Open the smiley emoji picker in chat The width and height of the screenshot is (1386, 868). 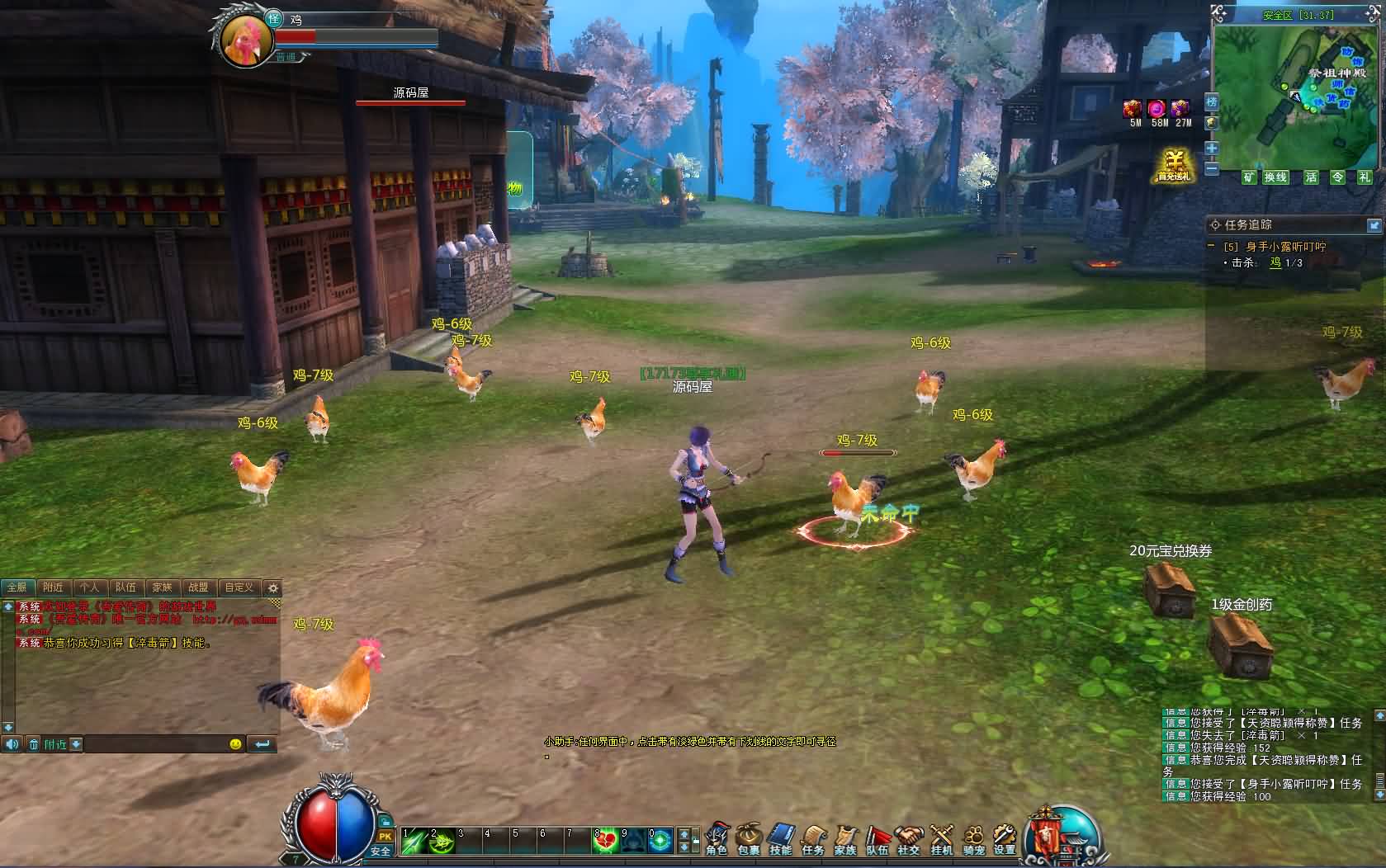tap(235, 744)
